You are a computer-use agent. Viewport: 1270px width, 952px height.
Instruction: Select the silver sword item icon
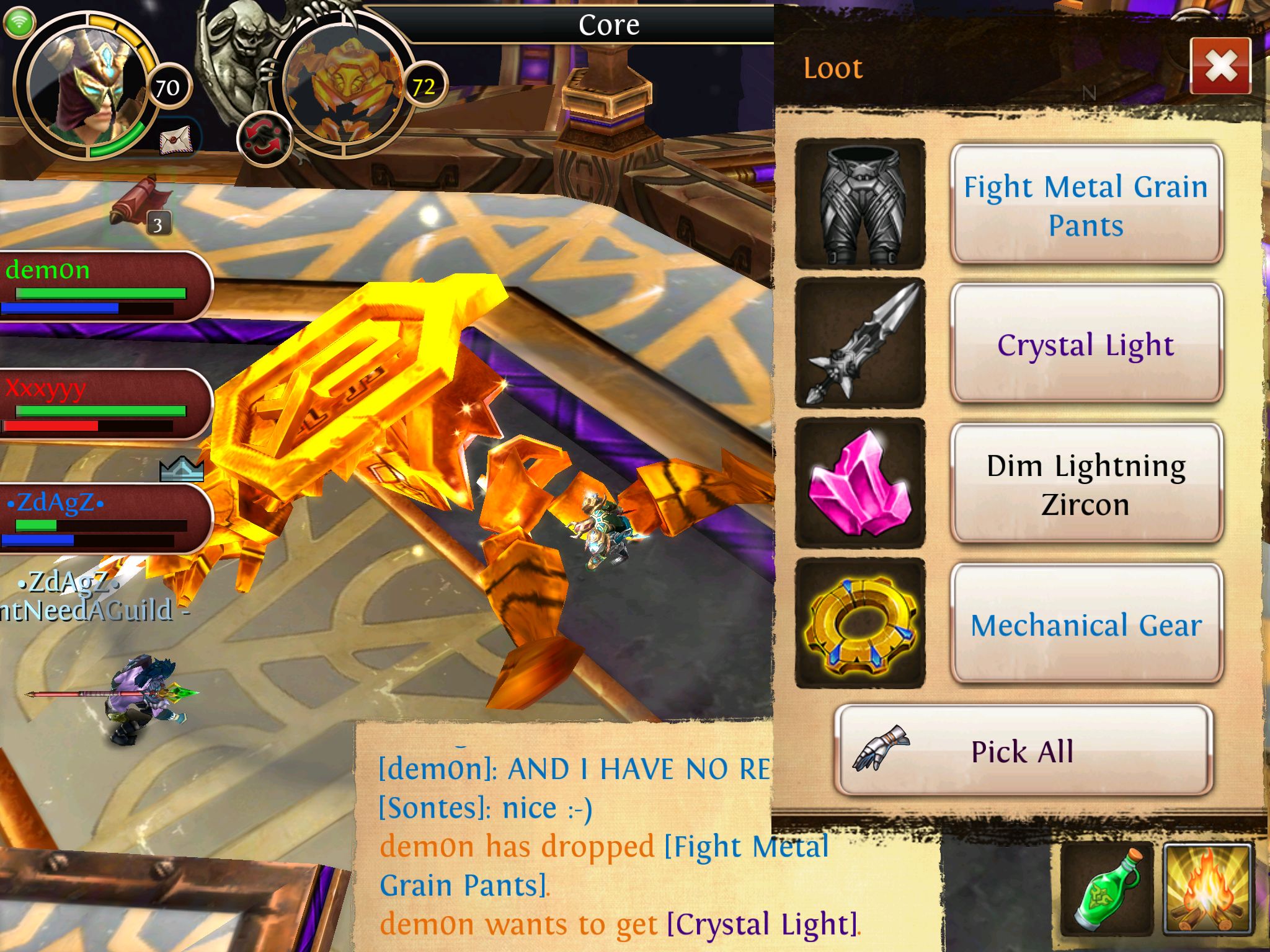(x=860, y=343)
